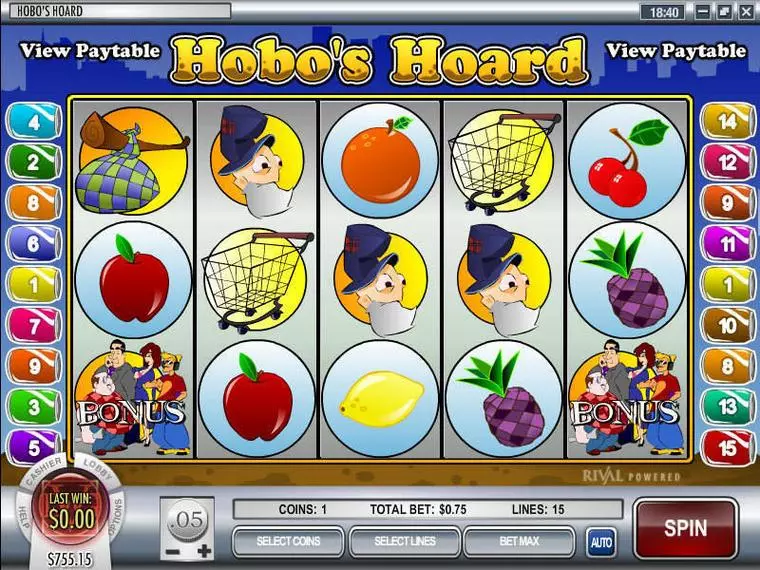
Task: Click the BET MAX button
Action: pos(519,542)
